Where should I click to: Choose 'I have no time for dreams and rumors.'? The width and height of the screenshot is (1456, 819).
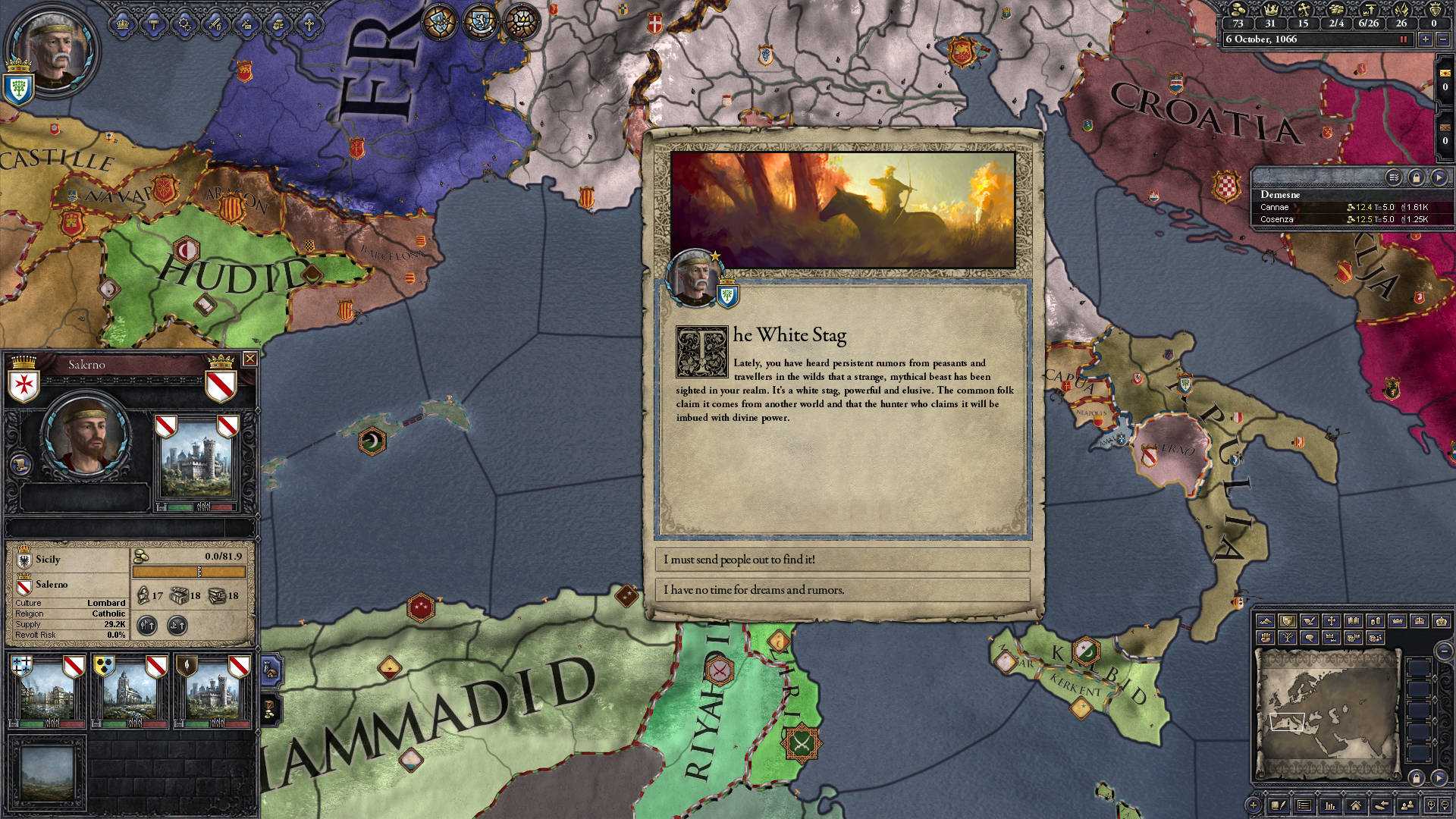coord(842,589)
